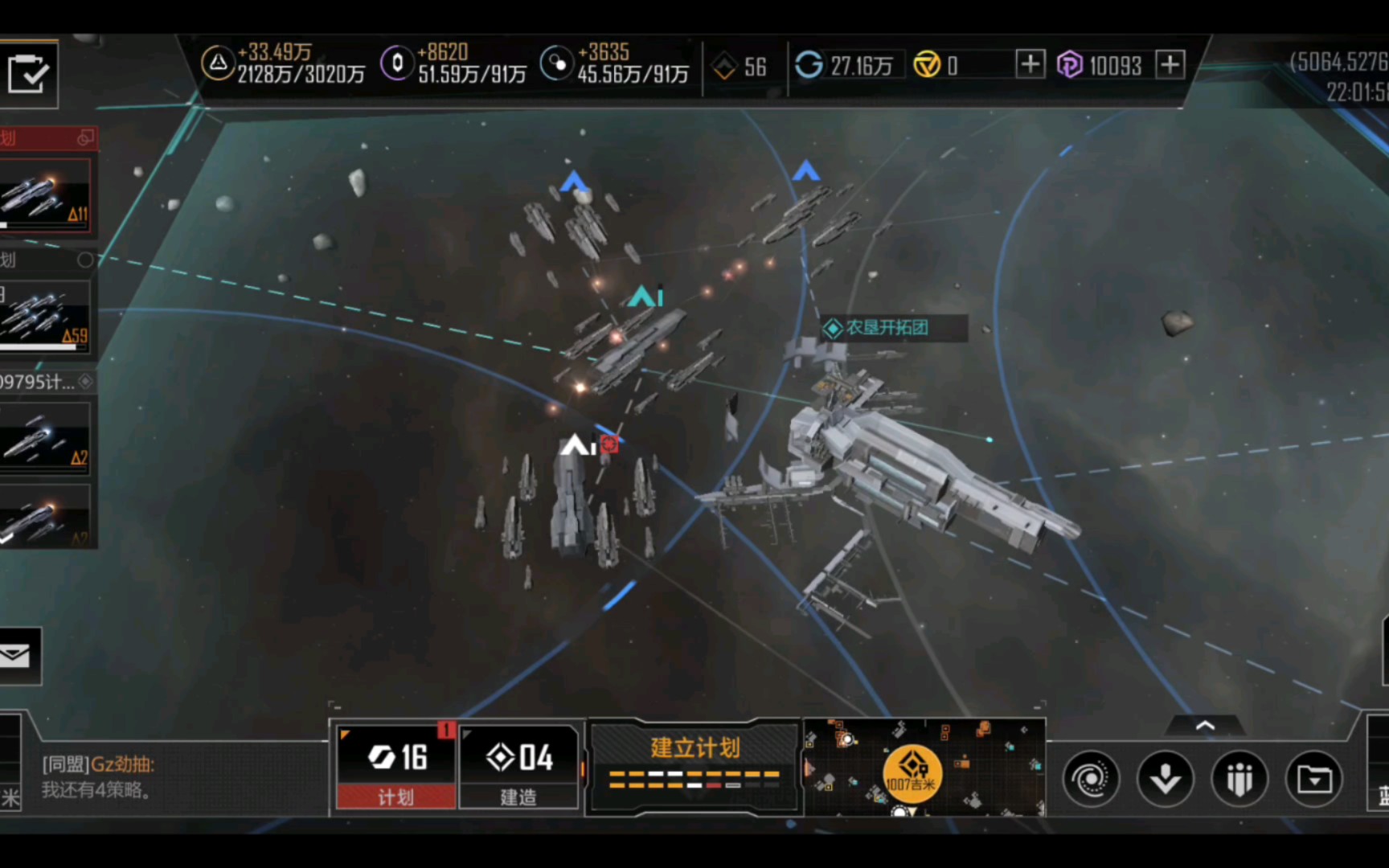
Task: Click the plus button beside the yellow currency
Action: click(1030, 63)
